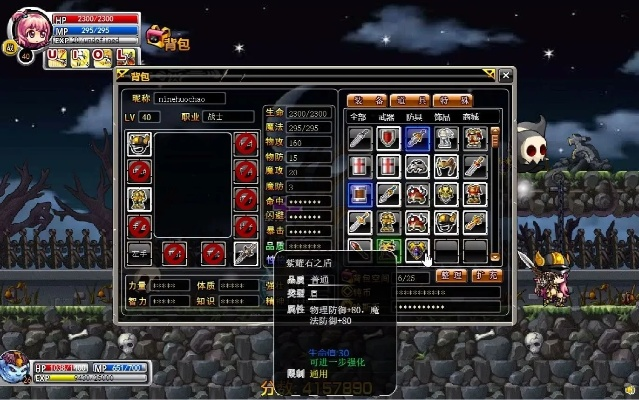Select the equipped weapon slot

click(245, 252)
